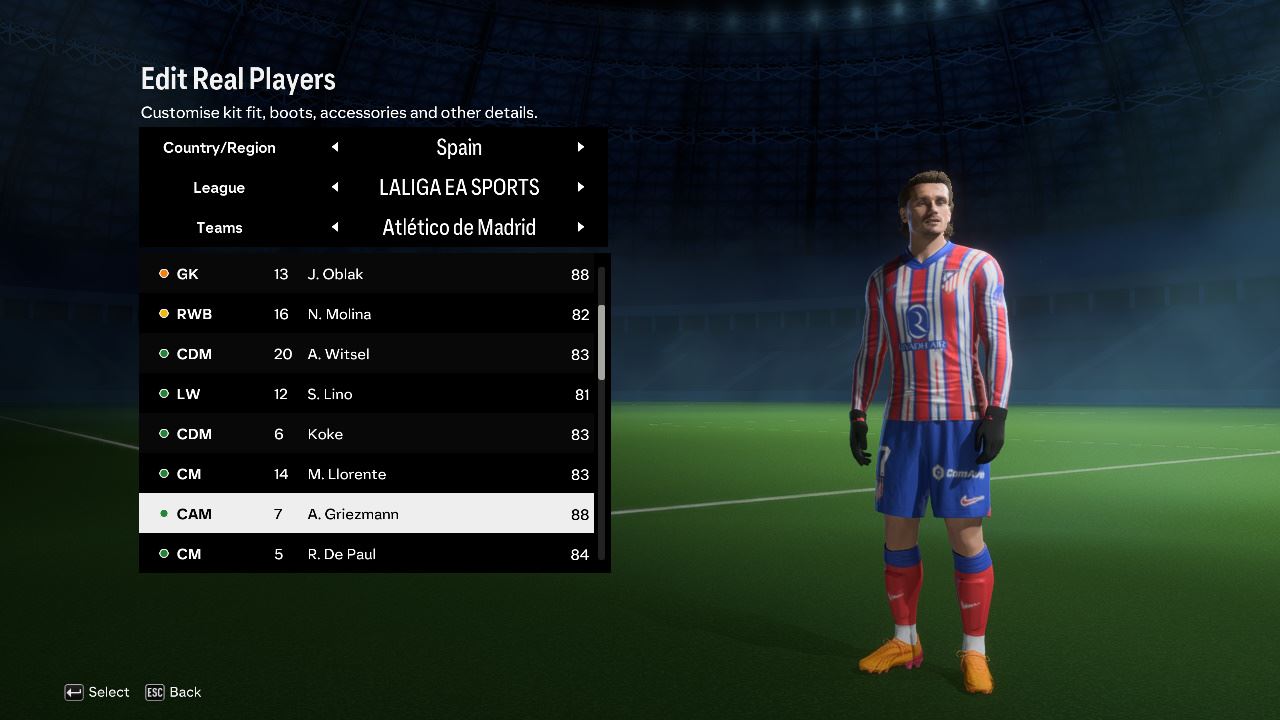Select R. De Paul row
The width and height of the screenshot is (1280, 720).
coord(366,554)
